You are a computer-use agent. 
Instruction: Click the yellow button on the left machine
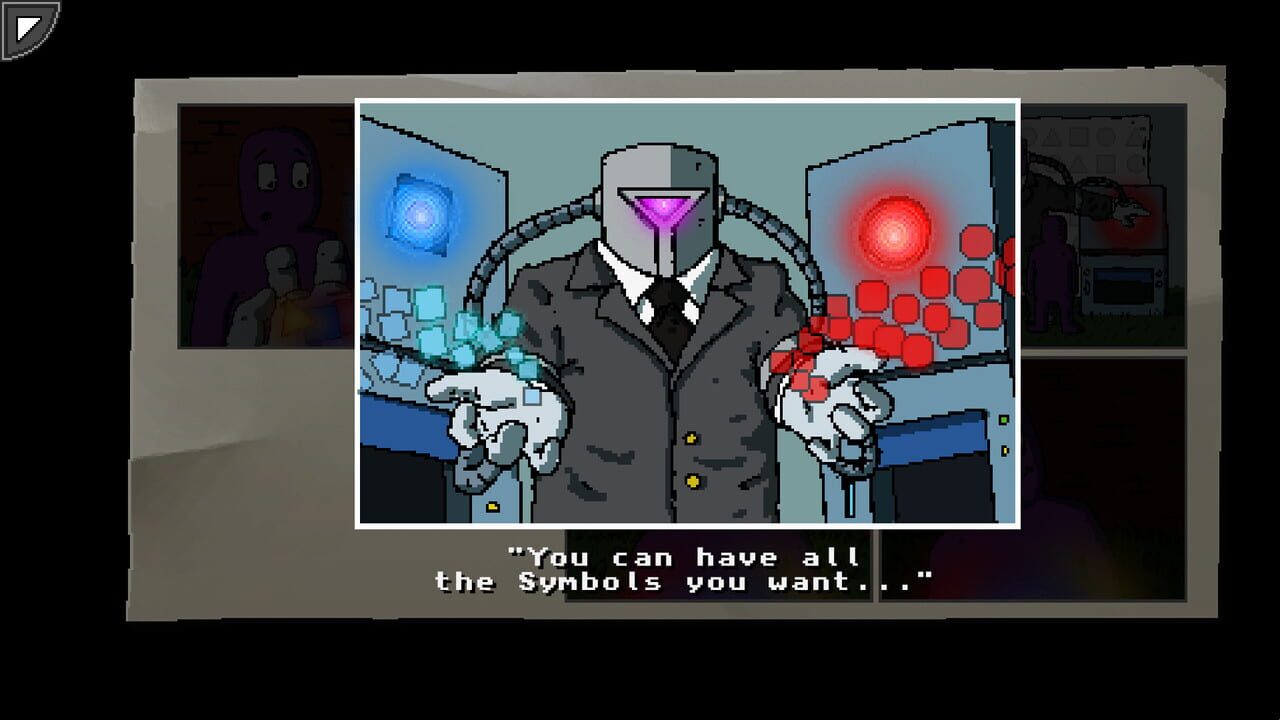[491, 504]
